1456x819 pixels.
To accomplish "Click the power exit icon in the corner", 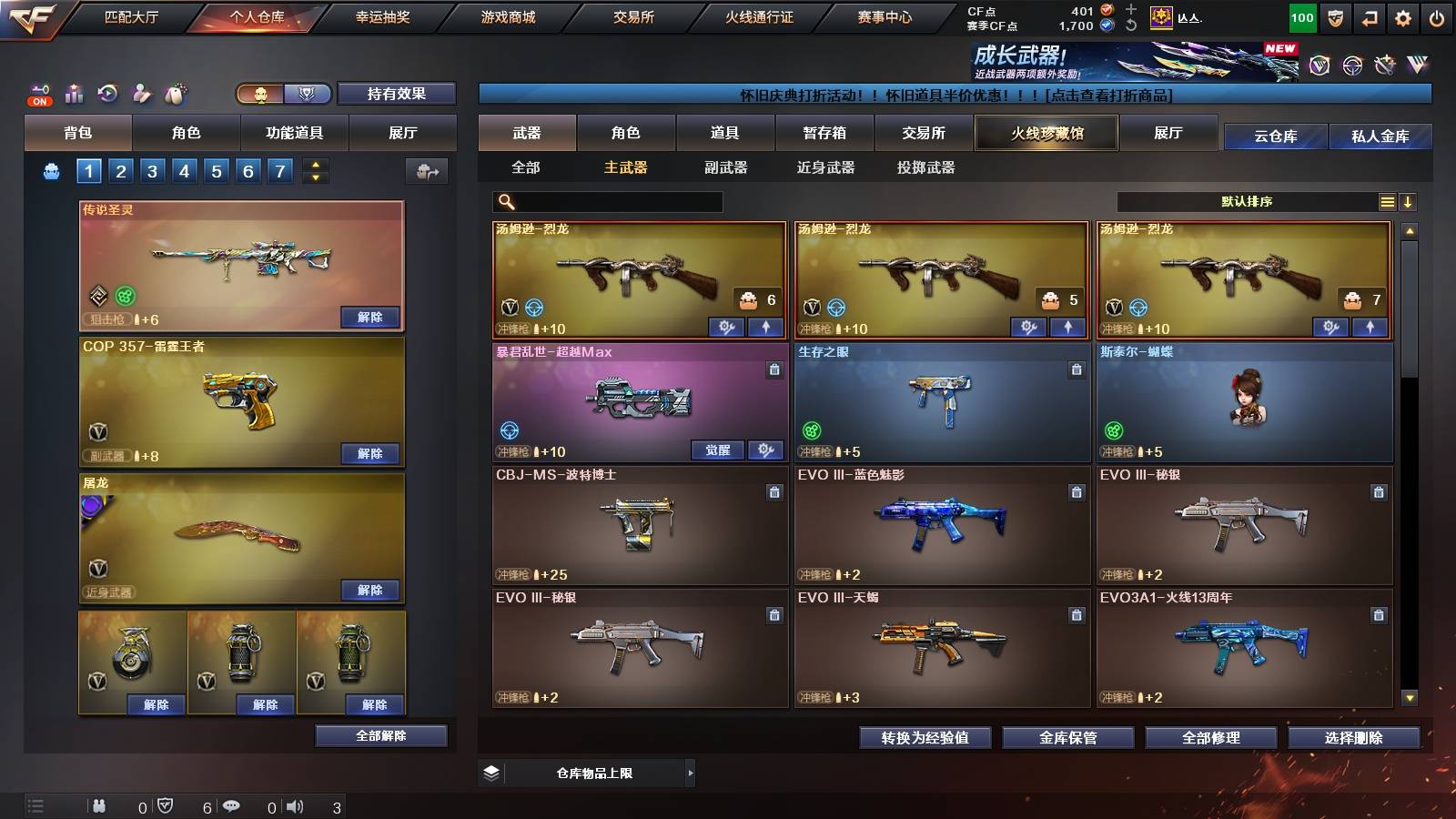I will 1435,18.
